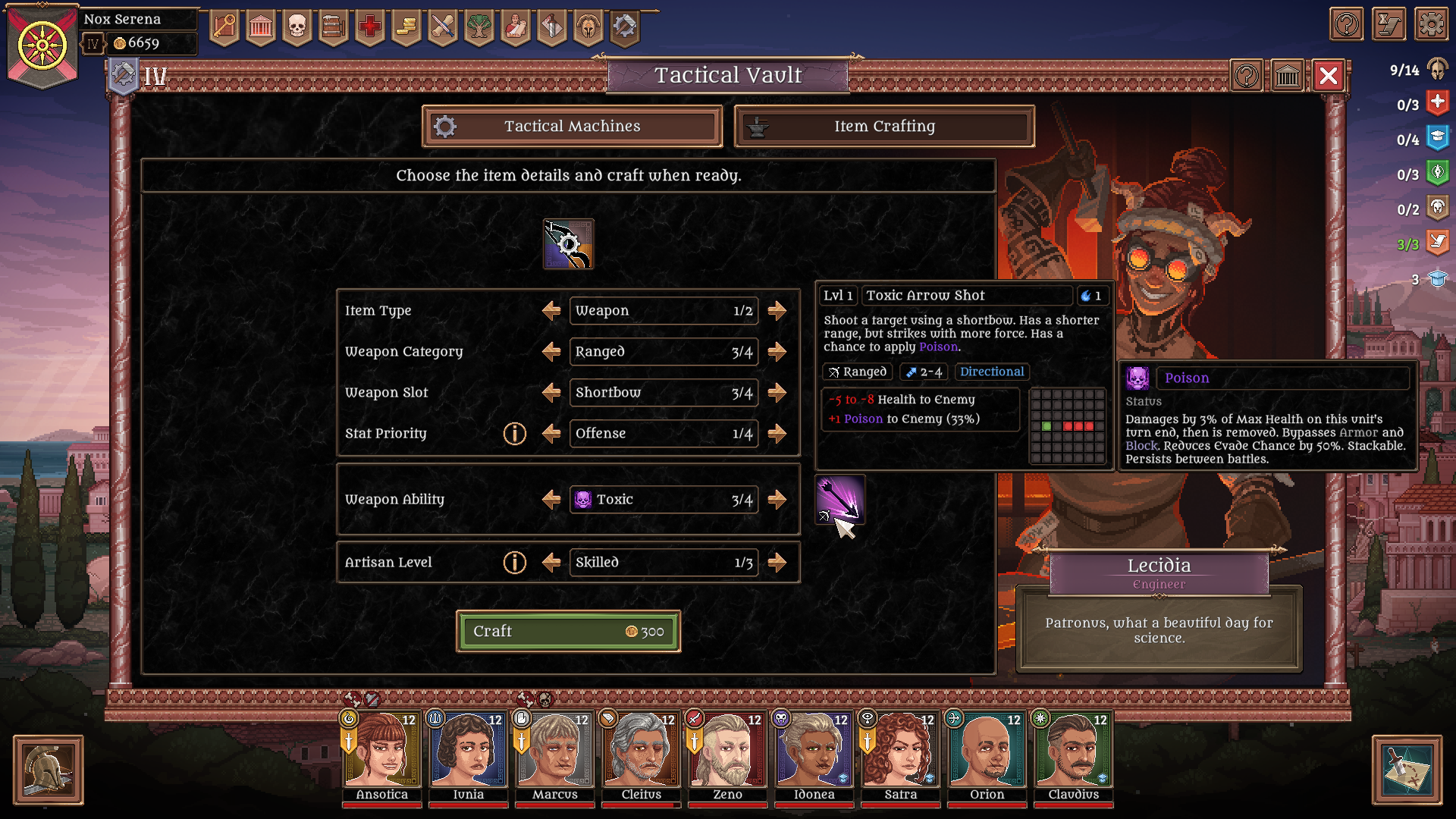1456x819 pixels.
Task: Advance Weapon Slot past Shortbow
Action: pyautogui.click(x=777, y=393)
